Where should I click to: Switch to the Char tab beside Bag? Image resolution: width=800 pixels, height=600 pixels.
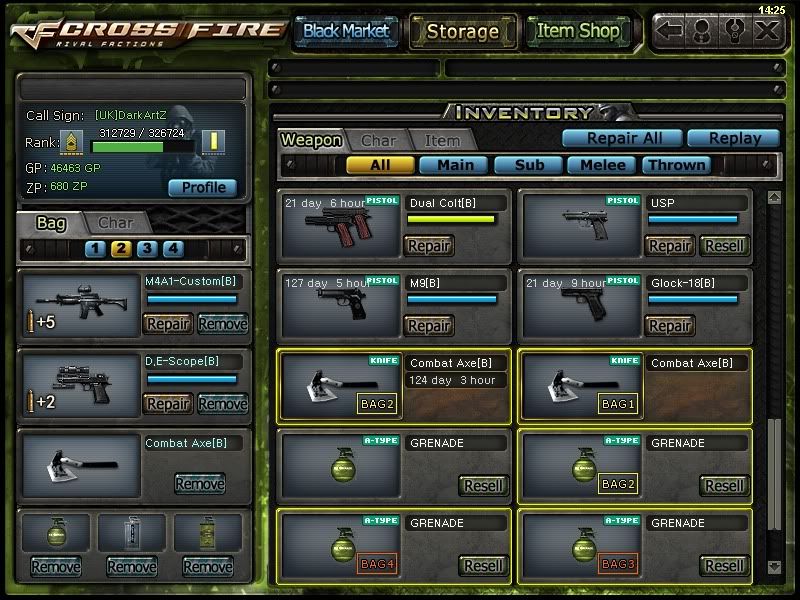pos(116,222)
